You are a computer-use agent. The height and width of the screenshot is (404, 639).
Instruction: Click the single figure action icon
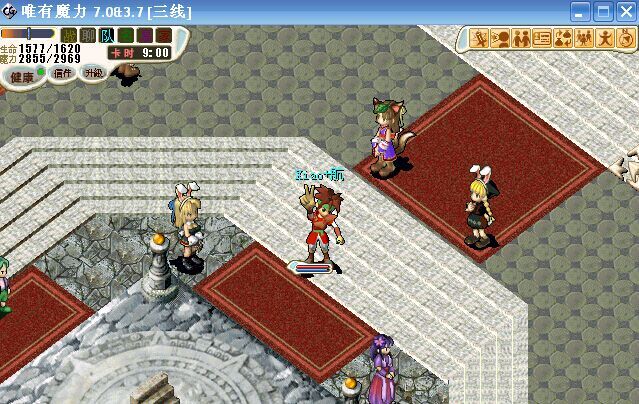(x=602, y=39)
